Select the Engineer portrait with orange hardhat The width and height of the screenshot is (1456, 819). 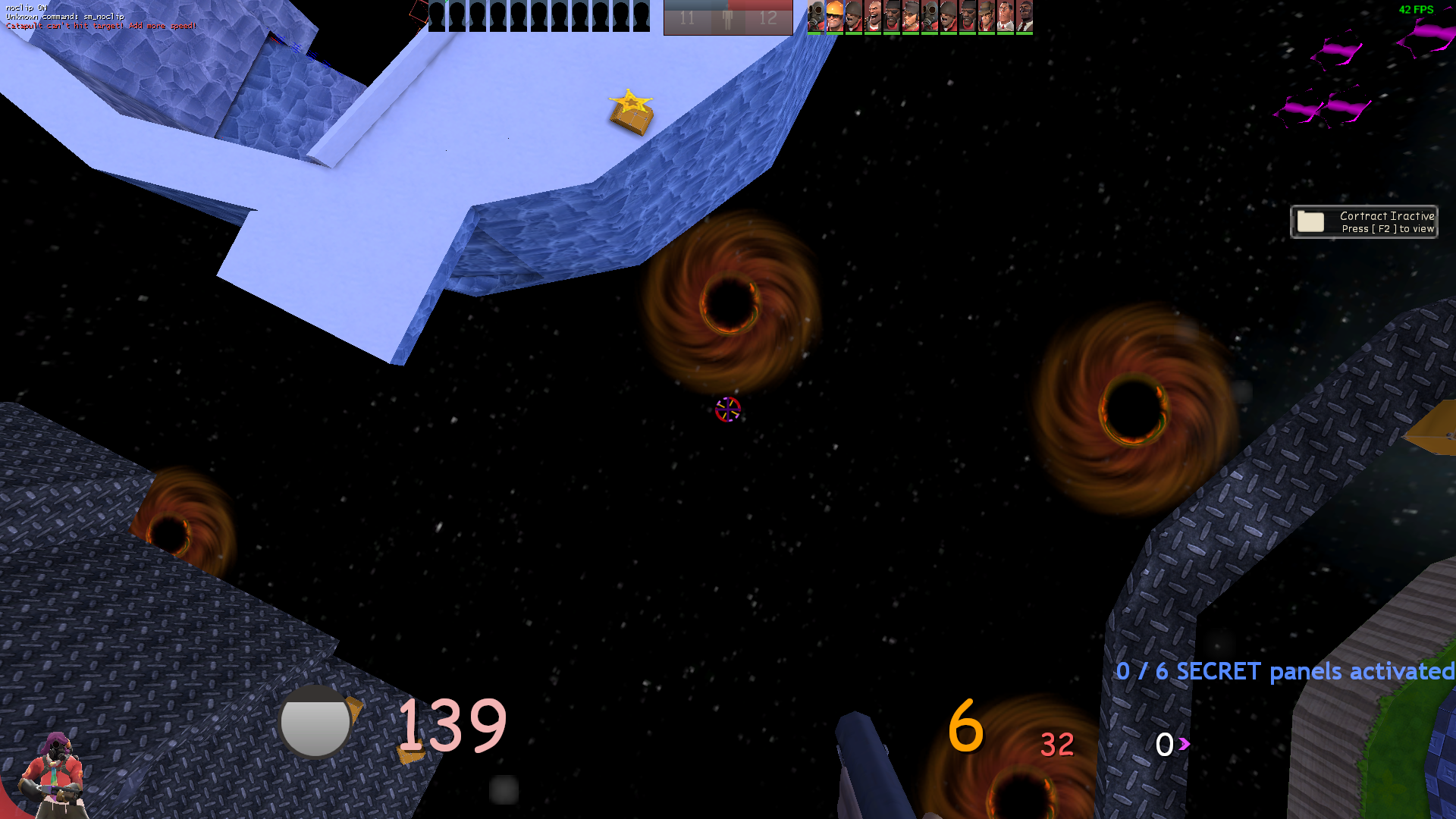pos(835,16)
